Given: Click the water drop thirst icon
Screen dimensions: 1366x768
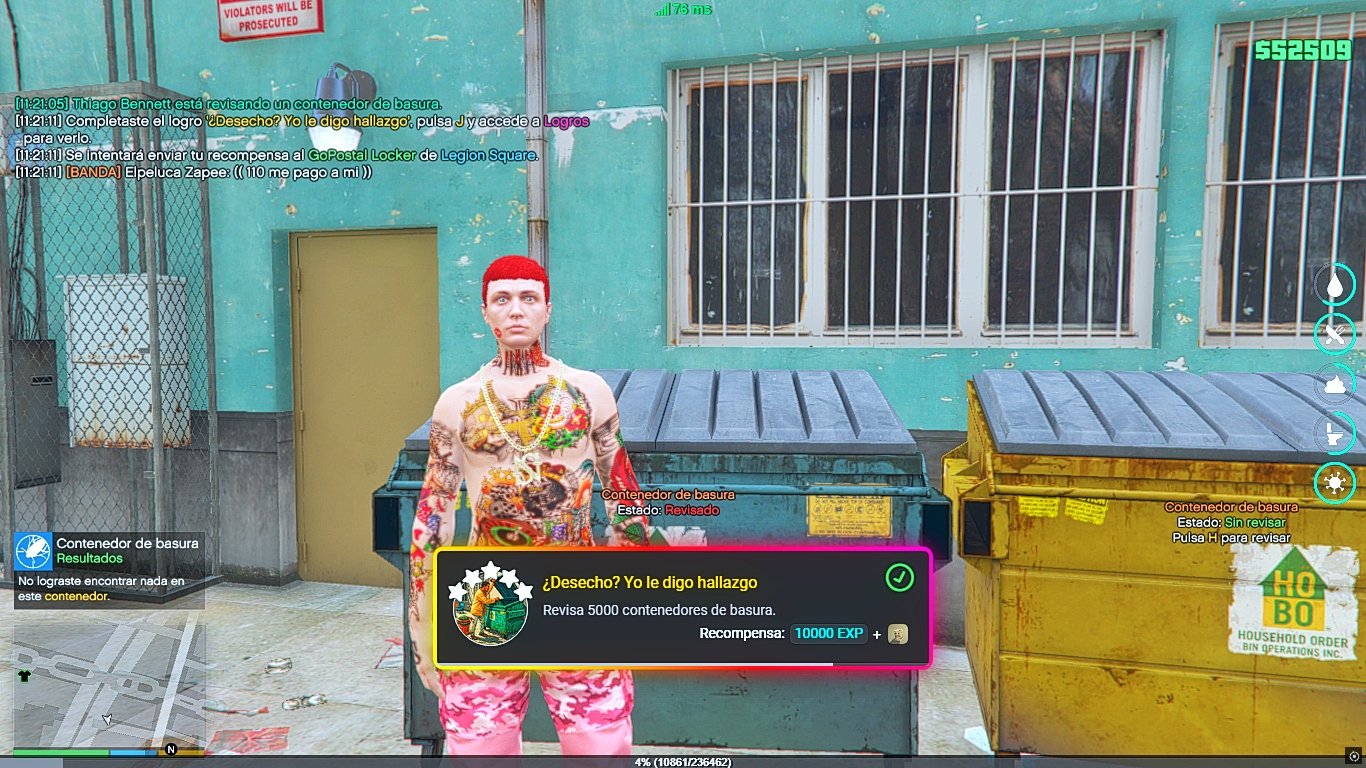Looking at the screenshot, I should pyautogui.click(x=1334, y=283).
